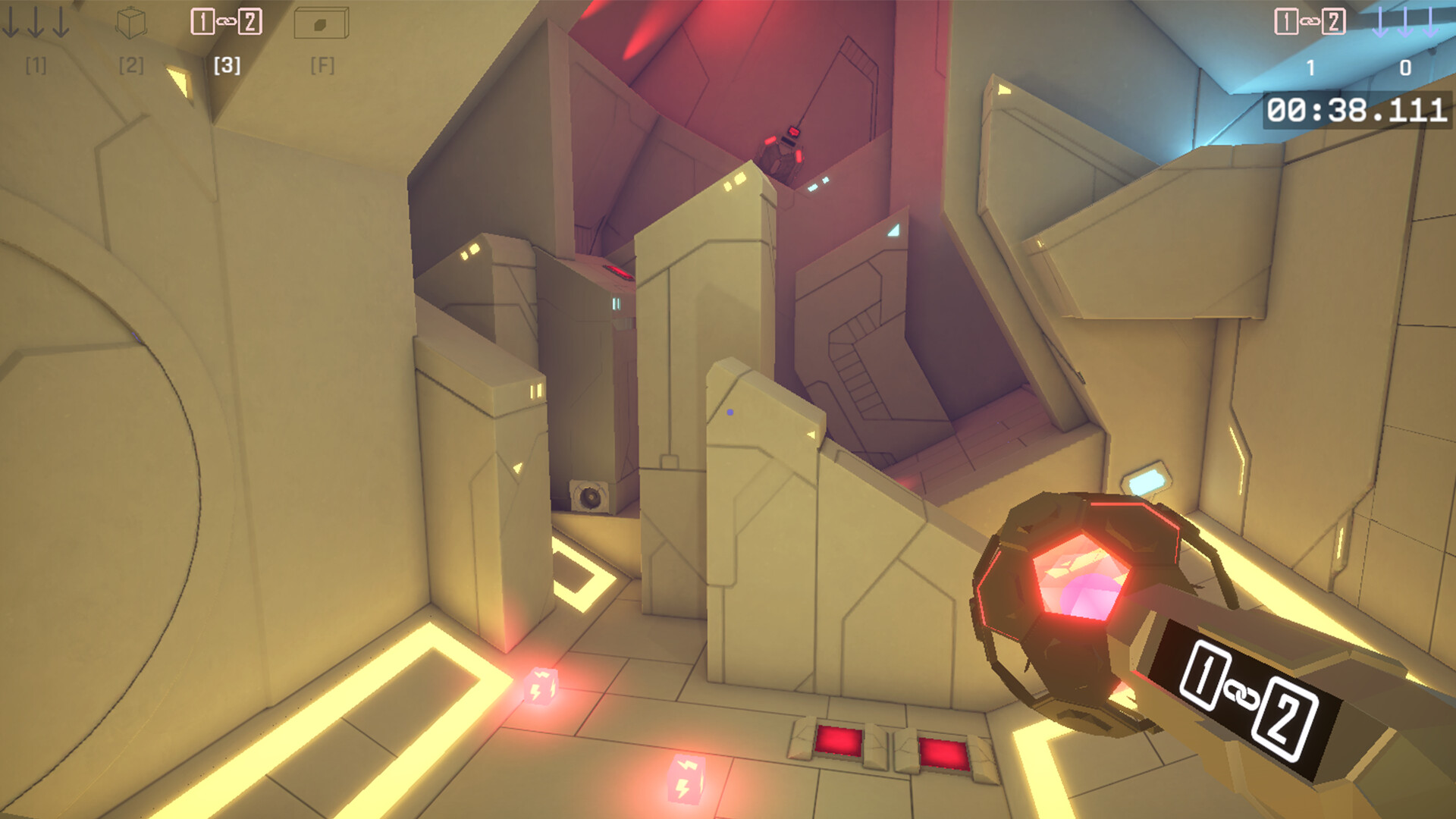Click the [F] keybind label in the HUD
Image resolution: width=1456 pixels, height=819 pixels.
pyautogui.click(x=323, y=67)
